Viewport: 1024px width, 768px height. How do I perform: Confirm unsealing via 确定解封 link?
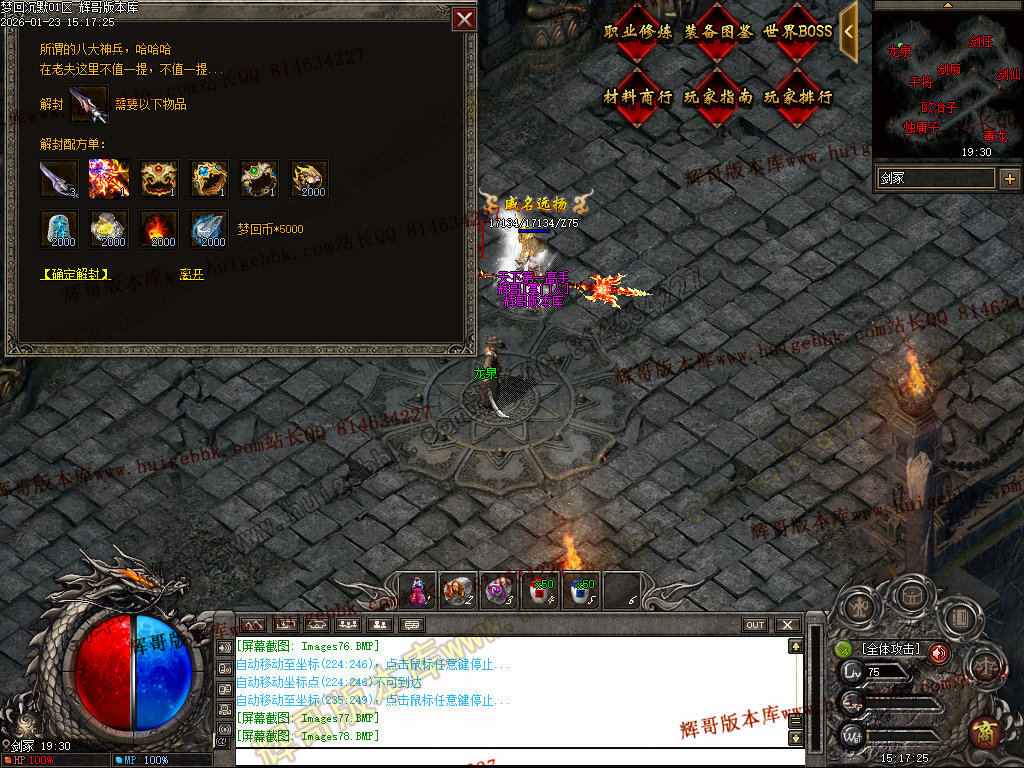click(x=75, y=274)
